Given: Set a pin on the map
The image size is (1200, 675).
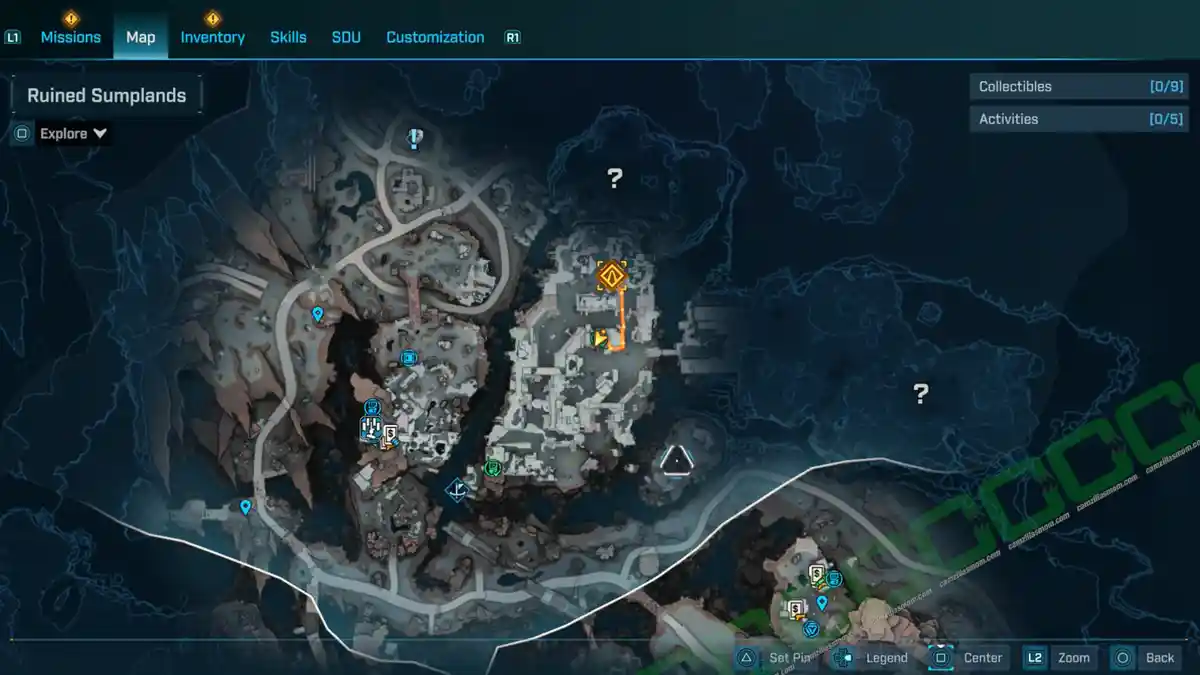Looking at the screenshot, I should tap(779, 657).
